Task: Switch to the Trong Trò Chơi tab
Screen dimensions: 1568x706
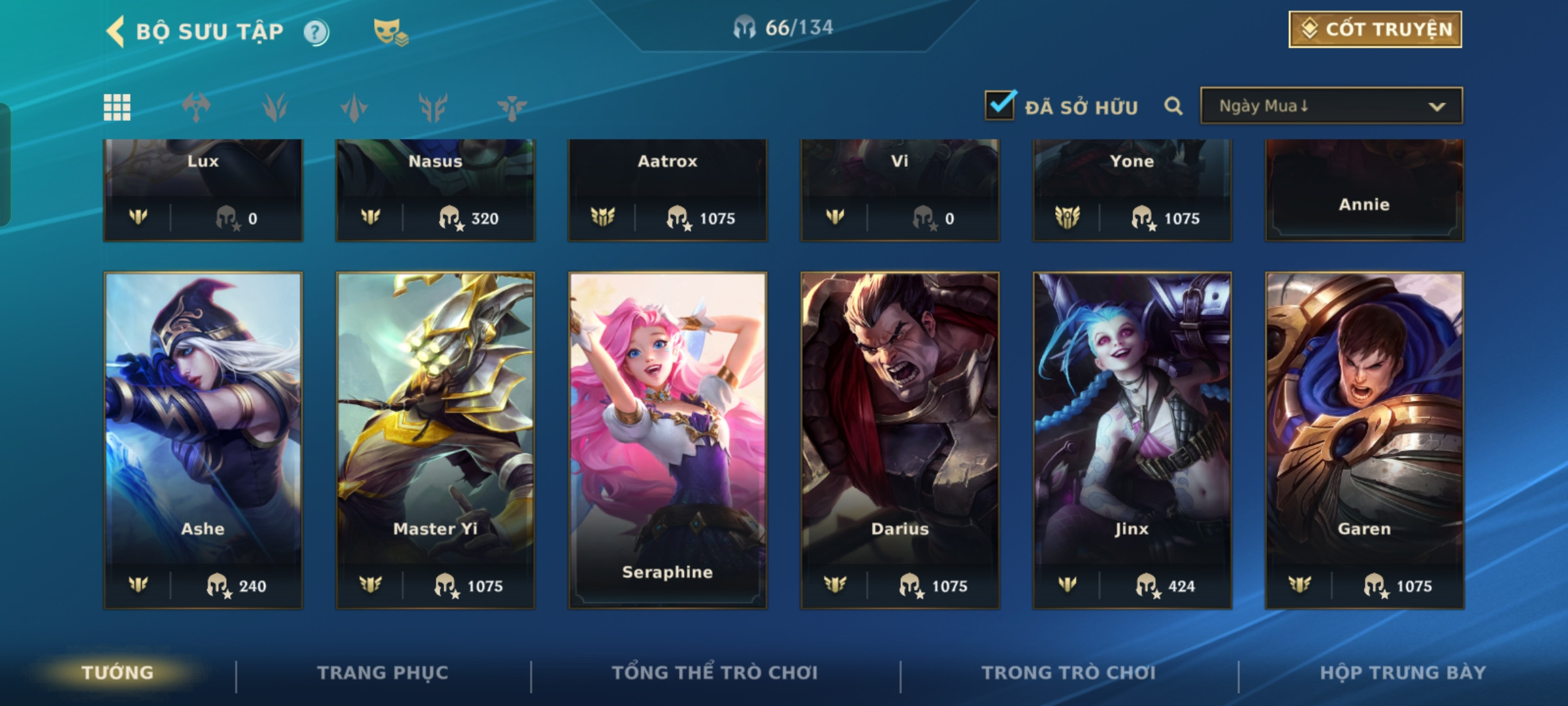Action: [1069, 673]
